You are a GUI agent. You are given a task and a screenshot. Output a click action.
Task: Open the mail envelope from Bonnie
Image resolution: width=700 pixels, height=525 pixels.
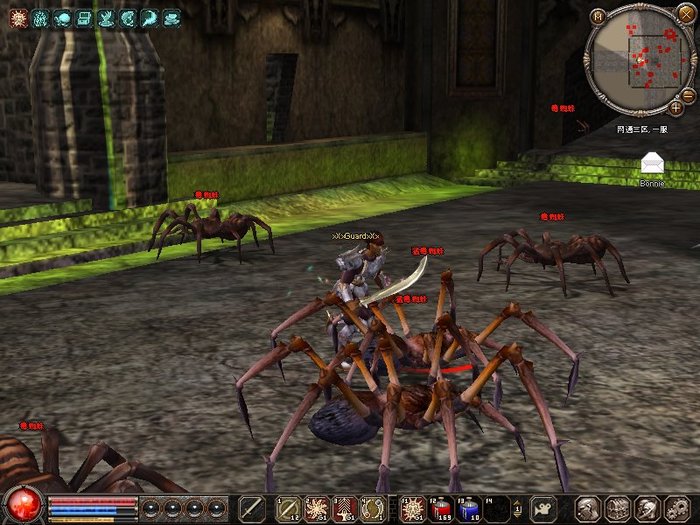(x=652, y=163)
